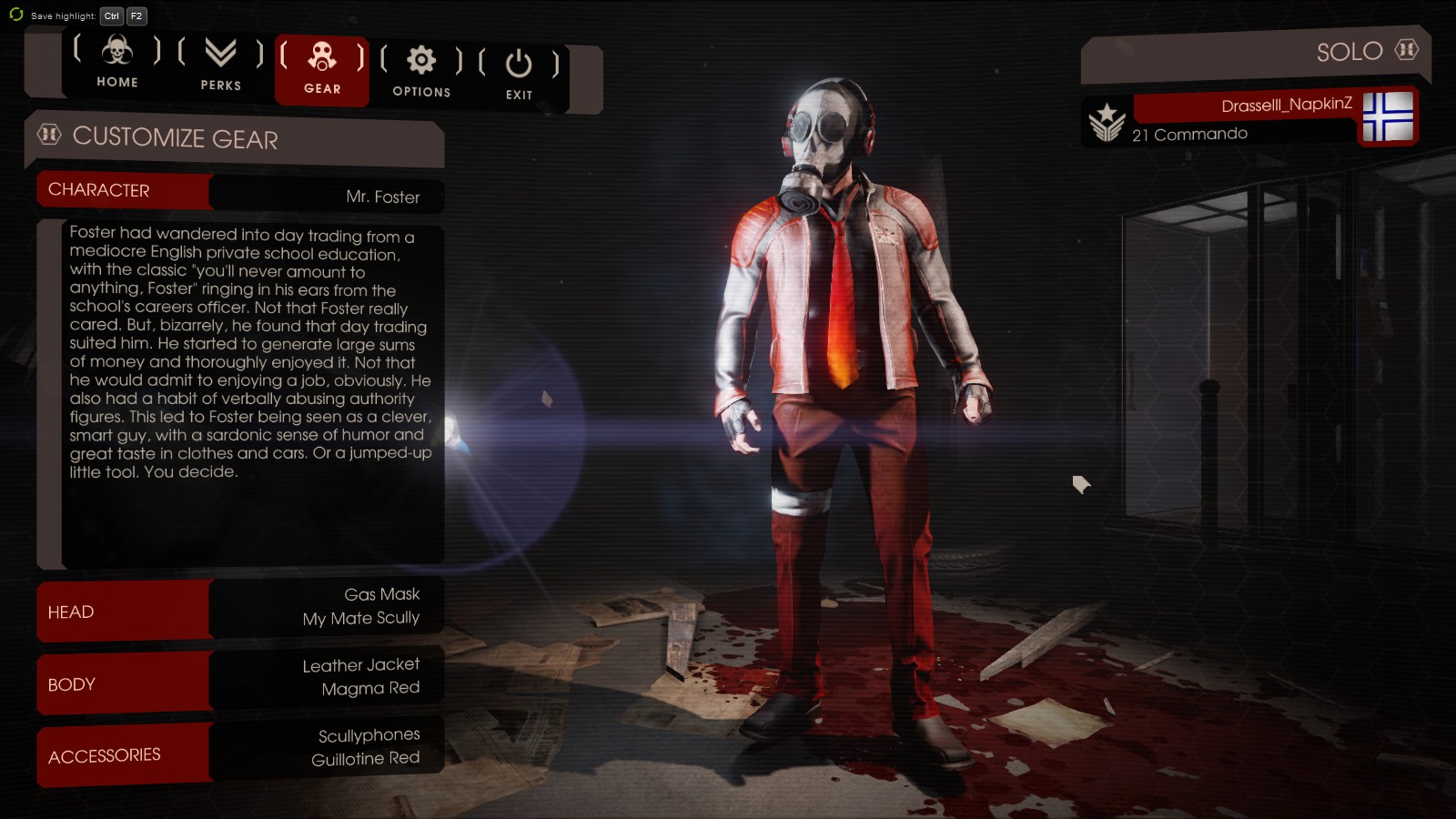Exit the game via Exit button
1456x819 pixels.
519,75
